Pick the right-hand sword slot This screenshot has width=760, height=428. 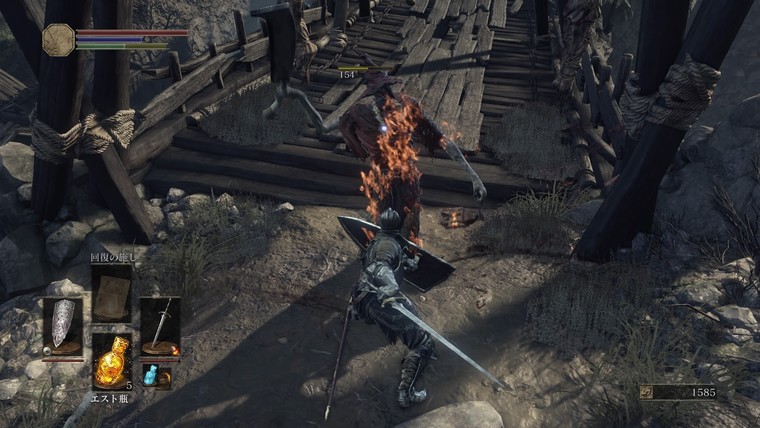(160, 325)
